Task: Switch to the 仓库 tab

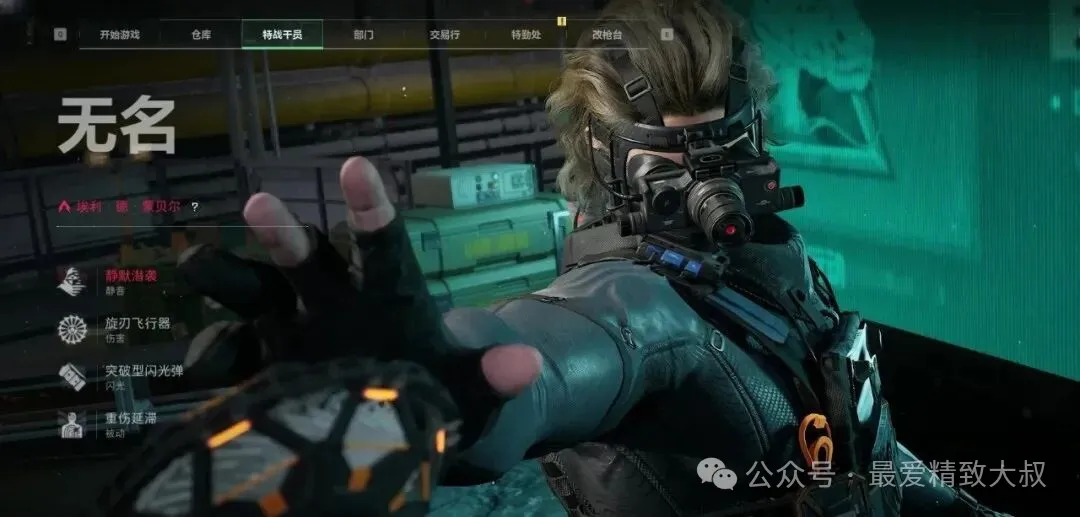Action: [201, 35]
